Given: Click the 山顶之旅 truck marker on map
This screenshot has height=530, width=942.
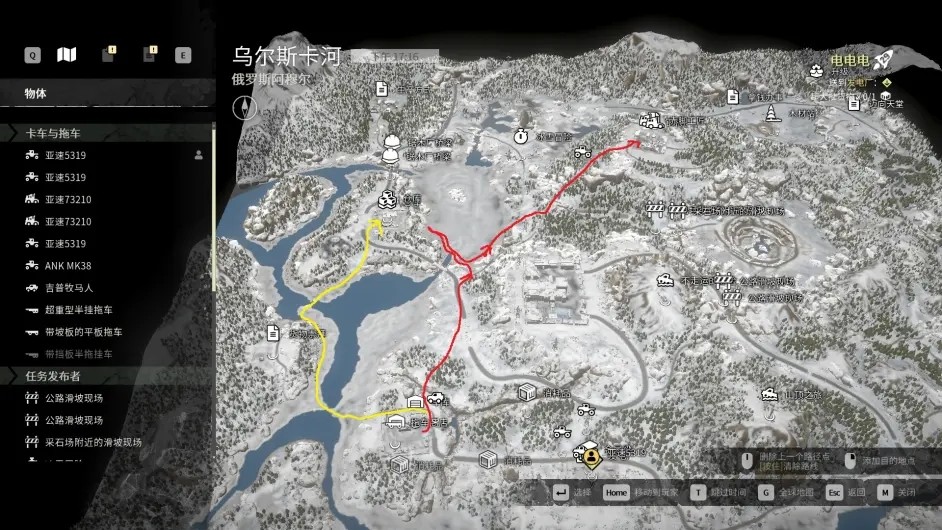Looking at the screenshot, I should tap(769, 396).
